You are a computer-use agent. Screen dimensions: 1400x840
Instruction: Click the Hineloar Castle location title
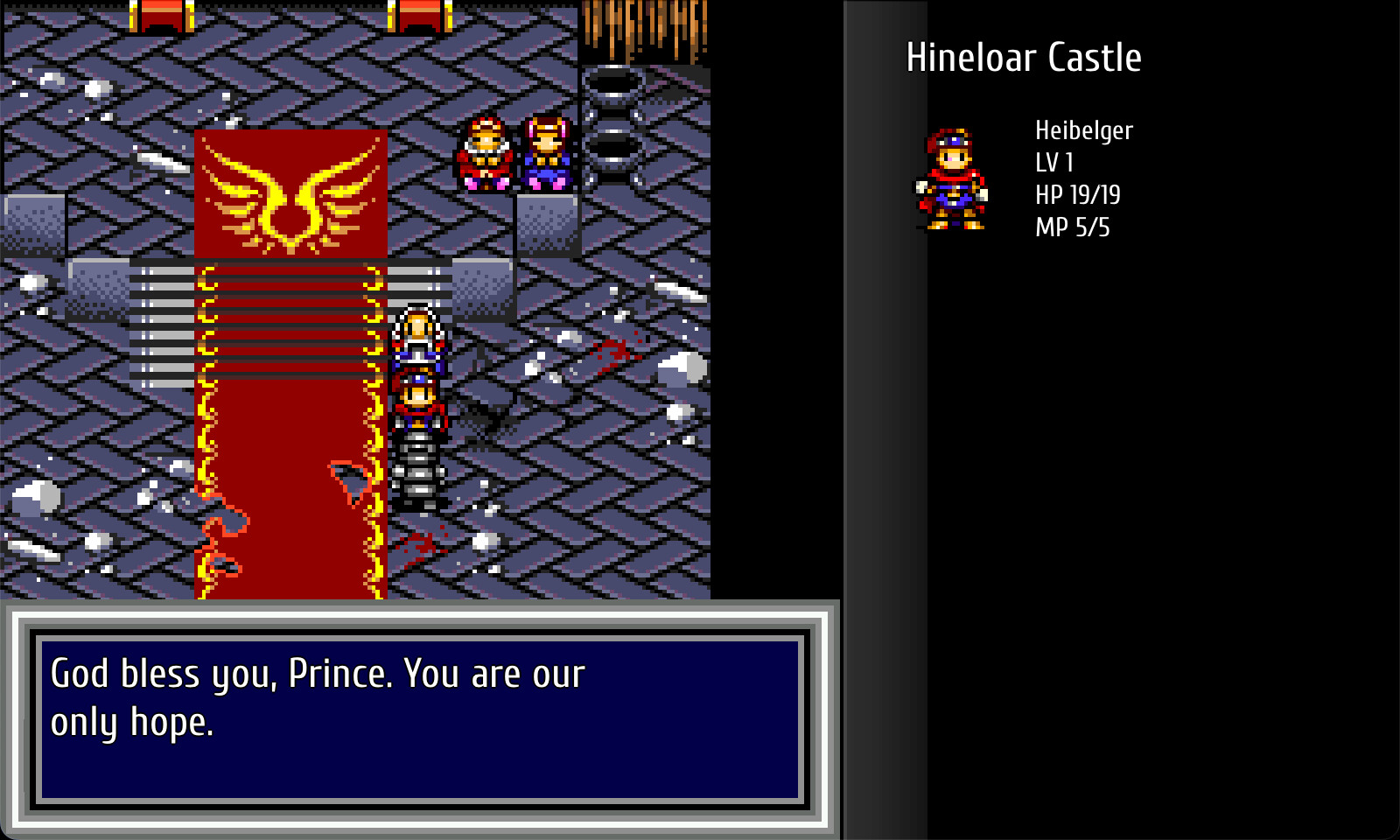tap(1024, 58)
